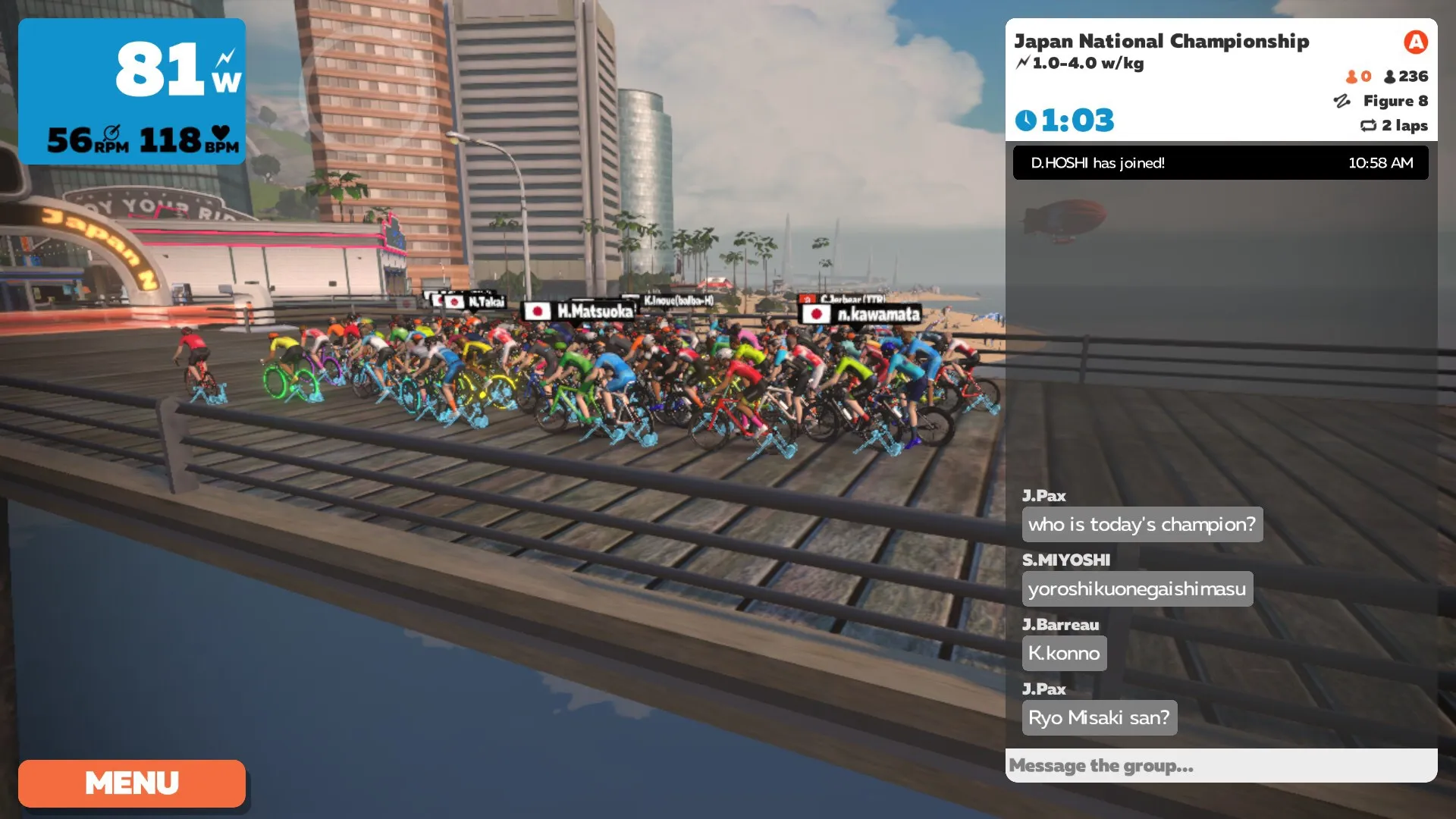Open the orange MENU button
This screenshot has width=1456, height=819.
132,783
